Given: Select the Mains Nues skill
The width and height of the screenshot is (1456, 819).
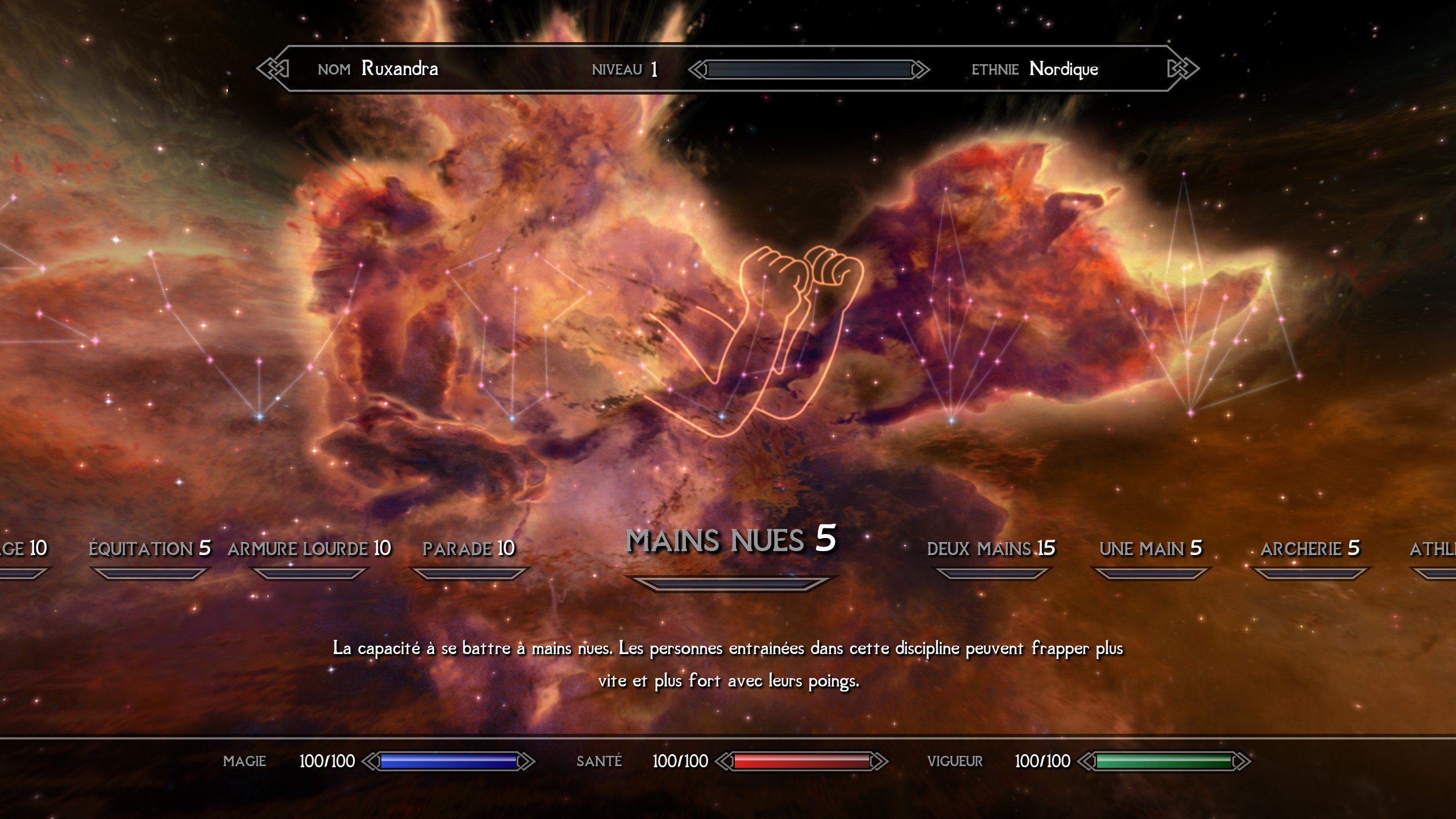Looking at the screenshot, I should tap(730, 540).
